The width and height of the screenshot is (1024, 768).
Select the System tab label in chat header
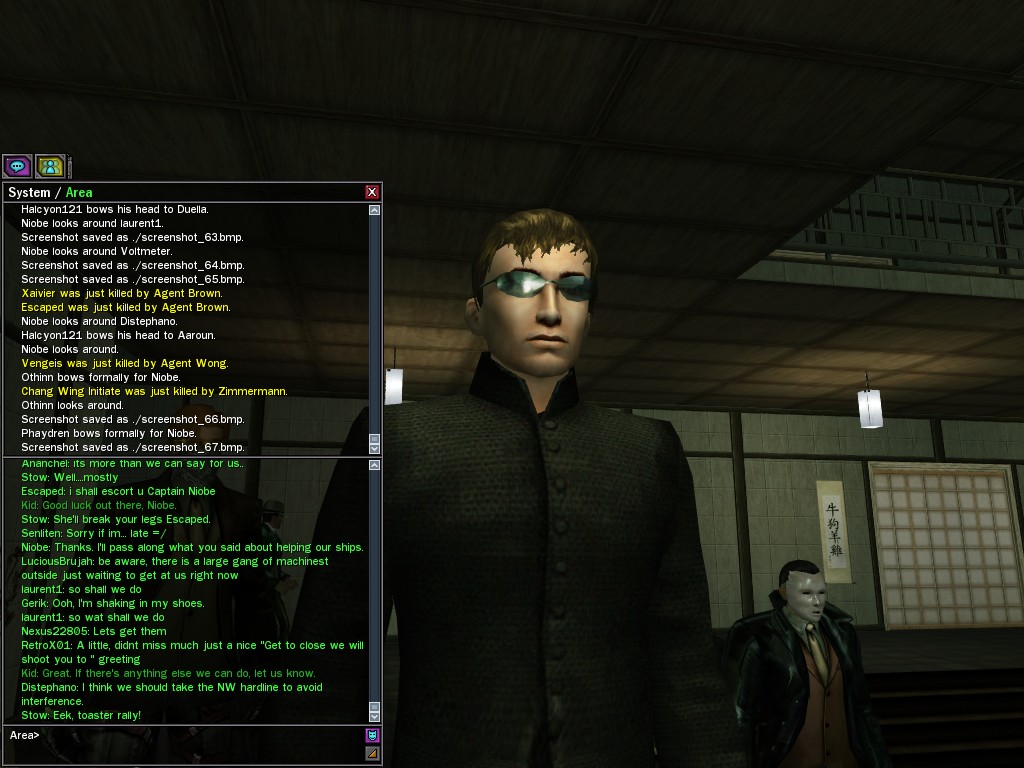28,192
